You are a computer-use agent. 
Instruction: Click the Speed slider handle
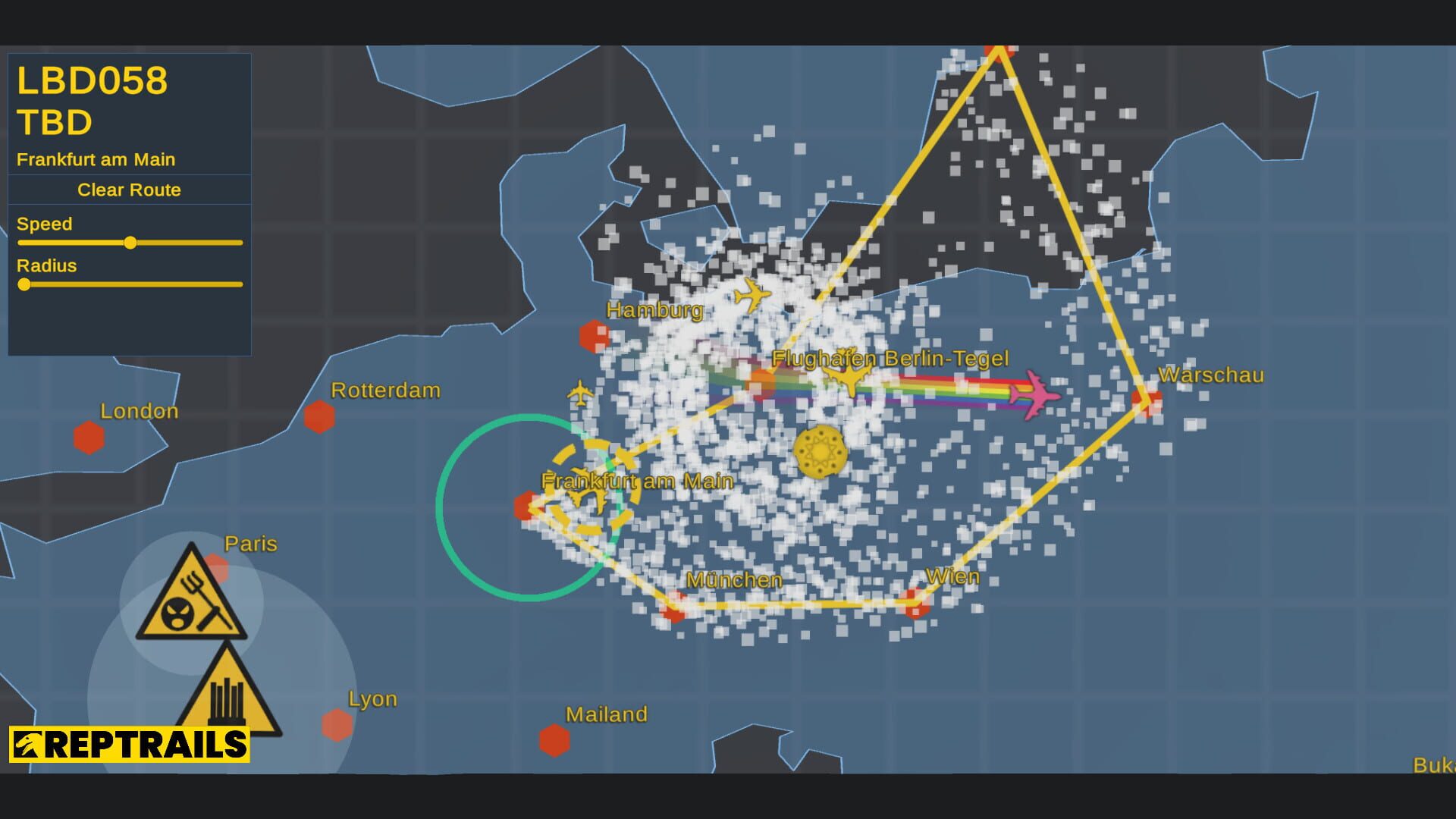click(x=130, y=243)
